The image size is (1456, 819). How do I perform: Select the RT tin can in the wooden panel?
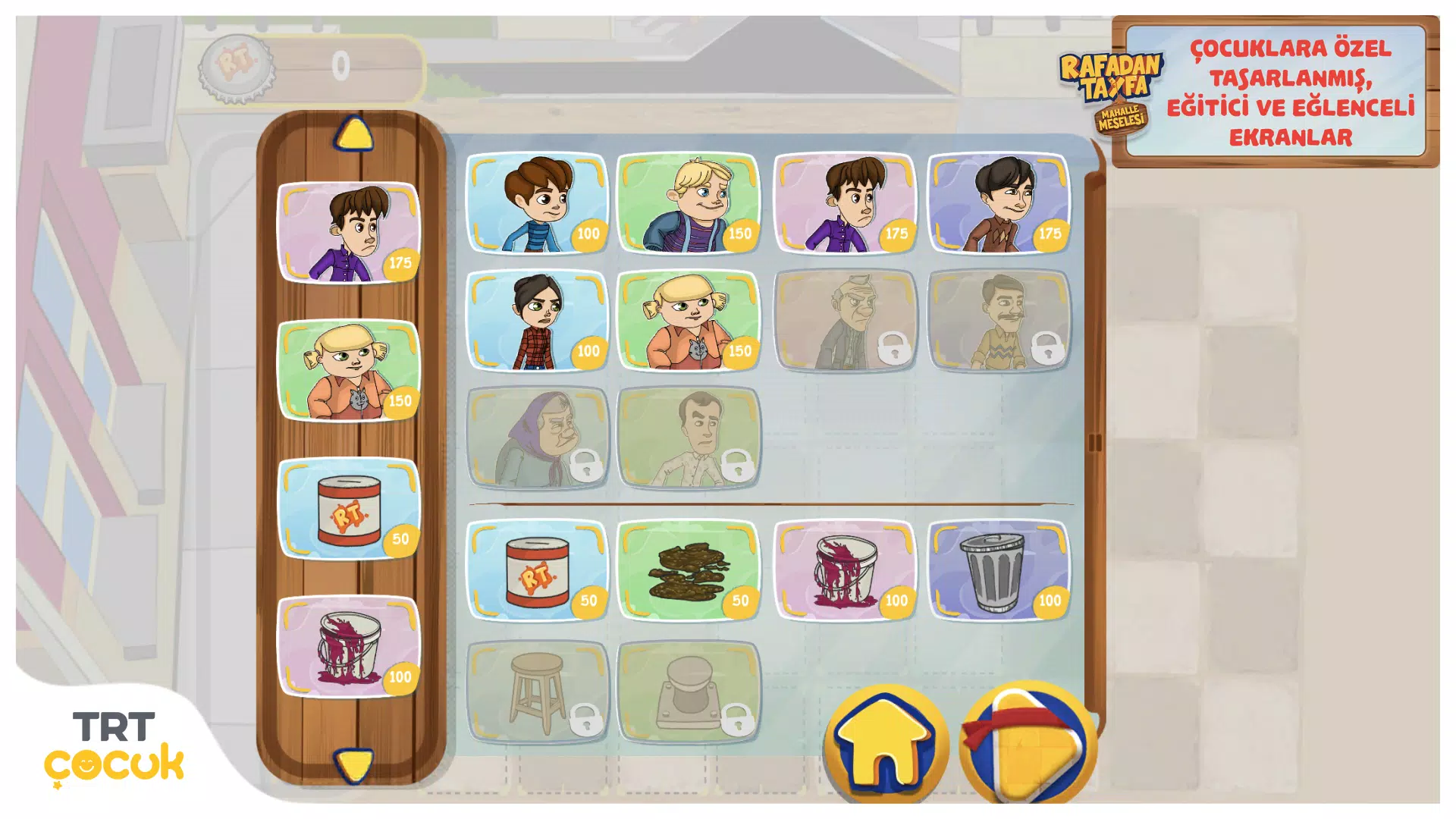click(x=349, y=508)
